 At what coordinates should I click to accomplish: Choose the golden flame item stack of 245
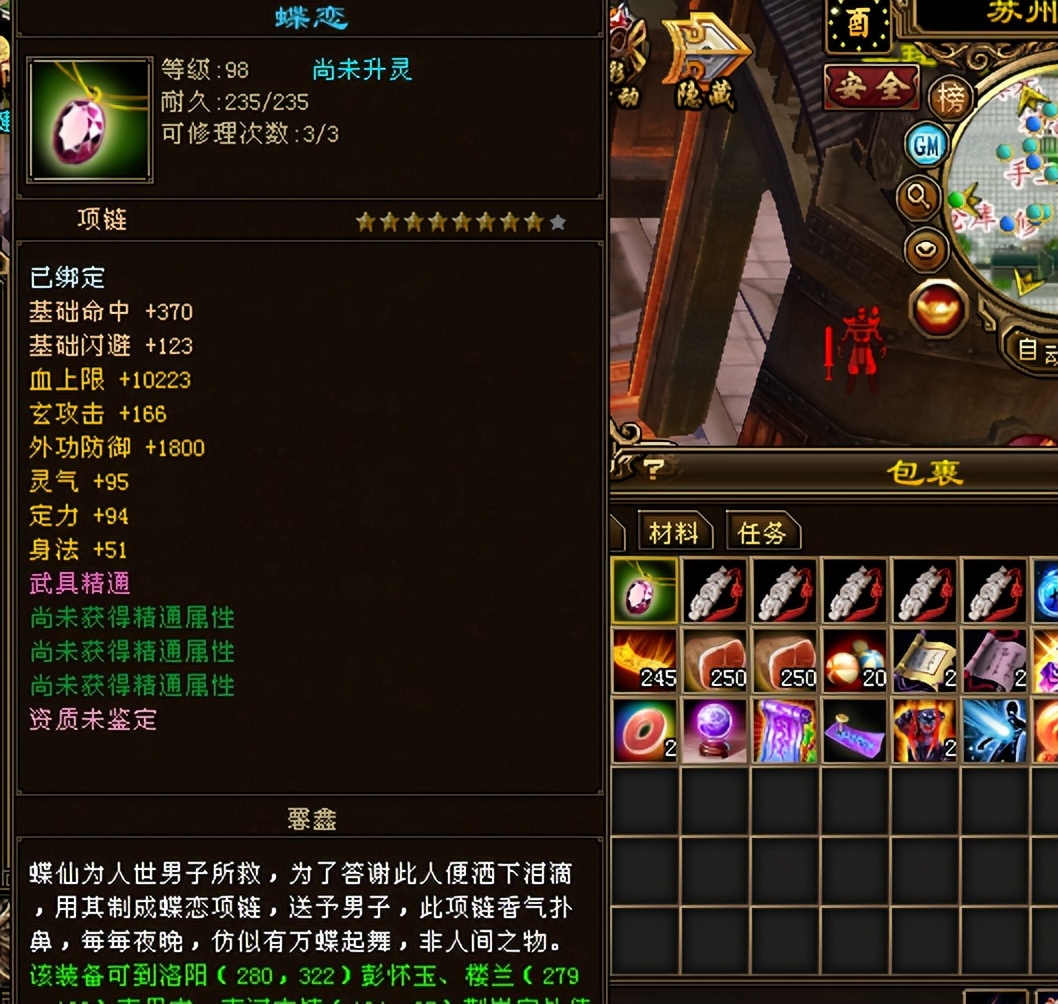coord(645,661)
